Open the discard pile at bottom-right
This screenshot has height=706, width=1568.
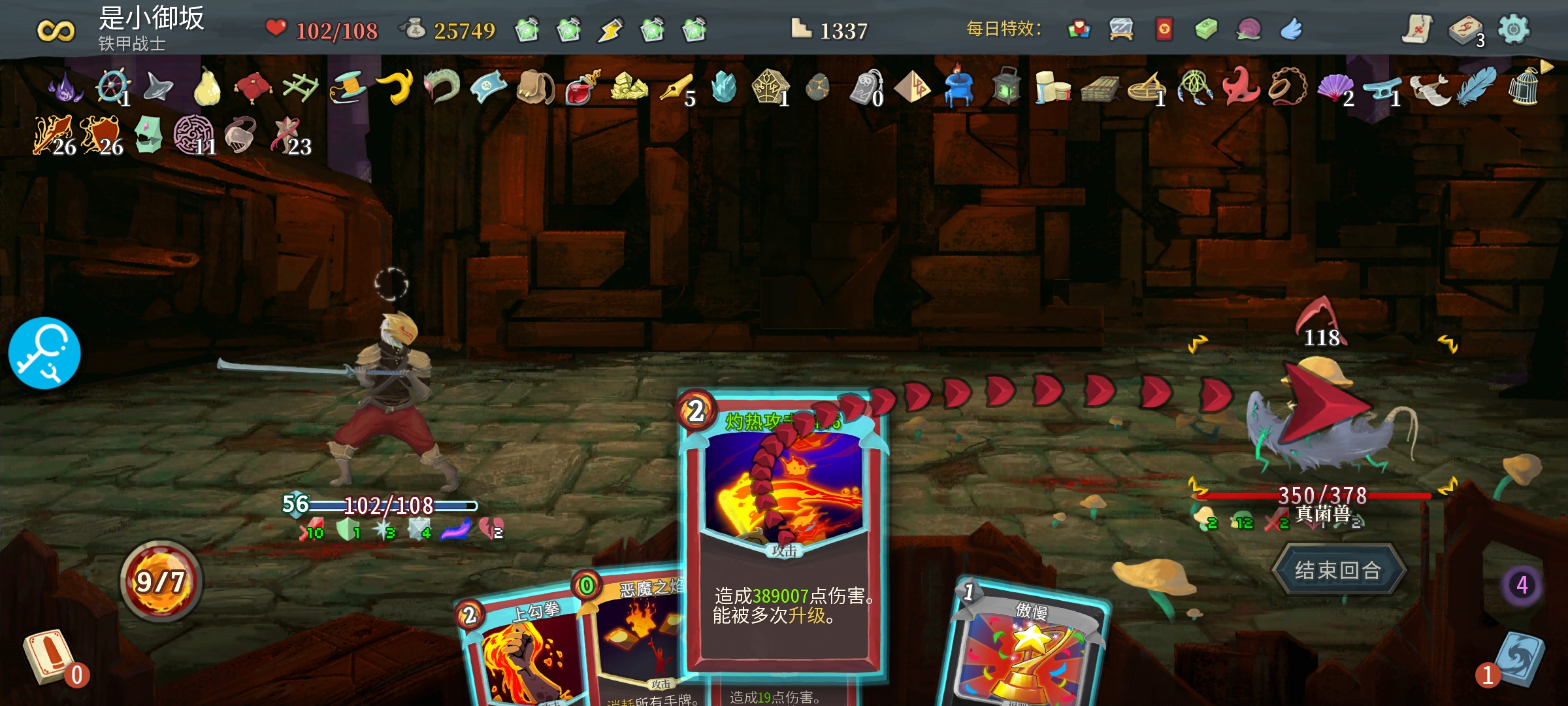[x=1519, y=660]
